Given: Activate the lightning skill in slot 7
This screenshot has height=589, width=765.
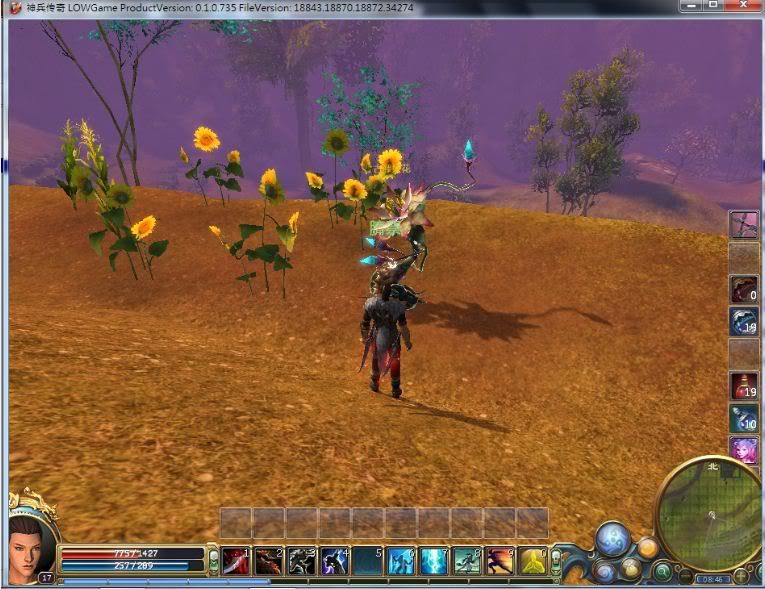Looking at the screenshot, I should pos(434,561).
